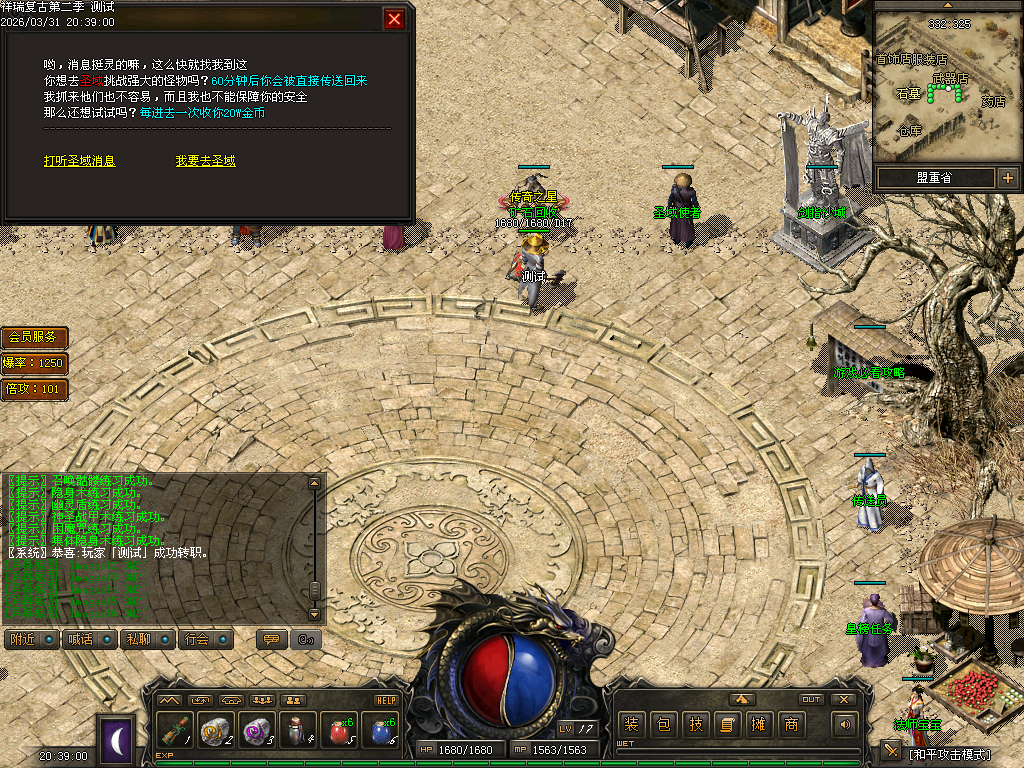Open the 装 equipment panel

coord(631,725)
